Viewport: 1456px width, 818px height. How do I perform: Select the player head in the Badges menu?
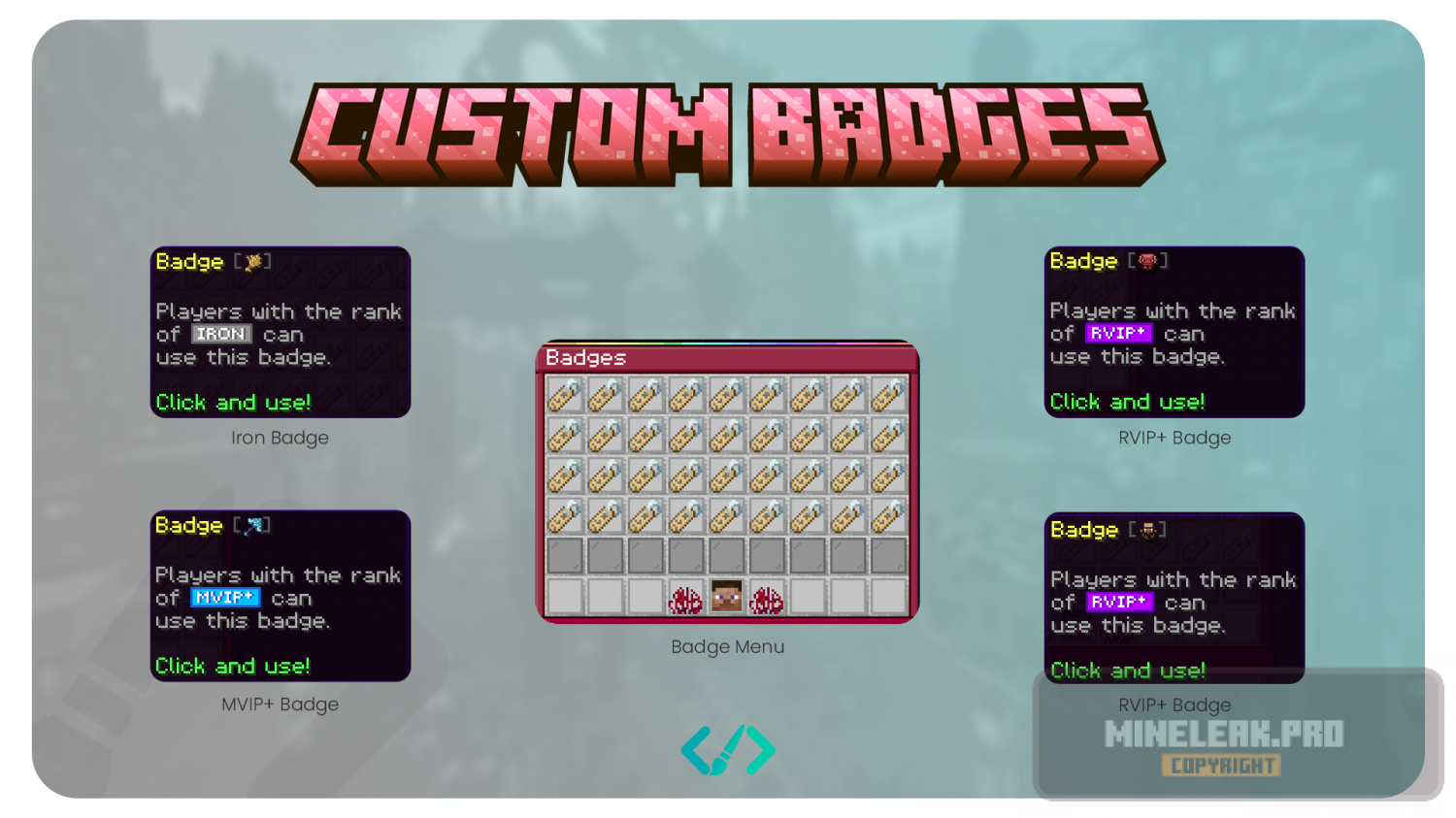point(726,597)
